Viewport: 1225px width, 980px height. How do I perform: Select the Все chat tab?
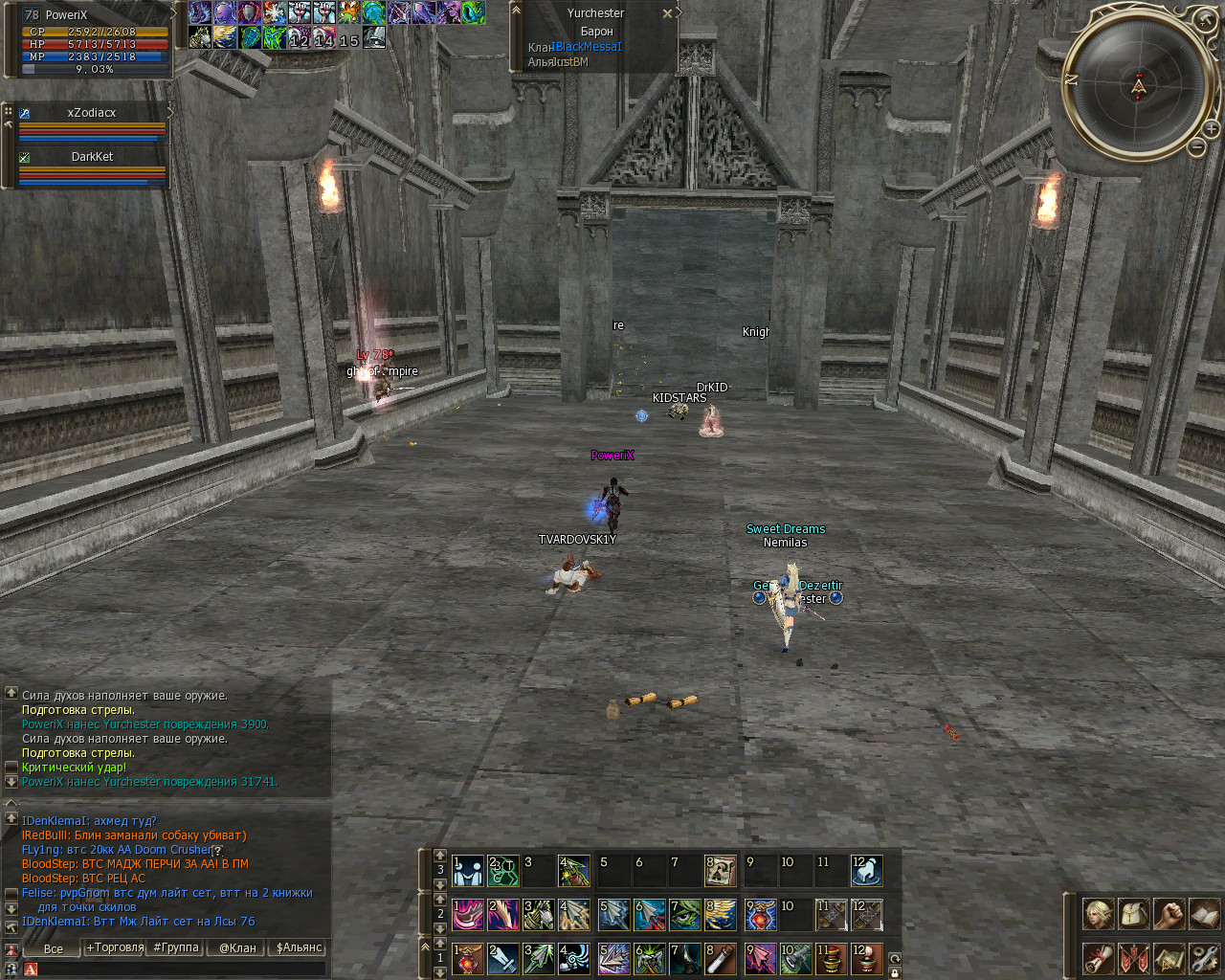pos(54,948)
